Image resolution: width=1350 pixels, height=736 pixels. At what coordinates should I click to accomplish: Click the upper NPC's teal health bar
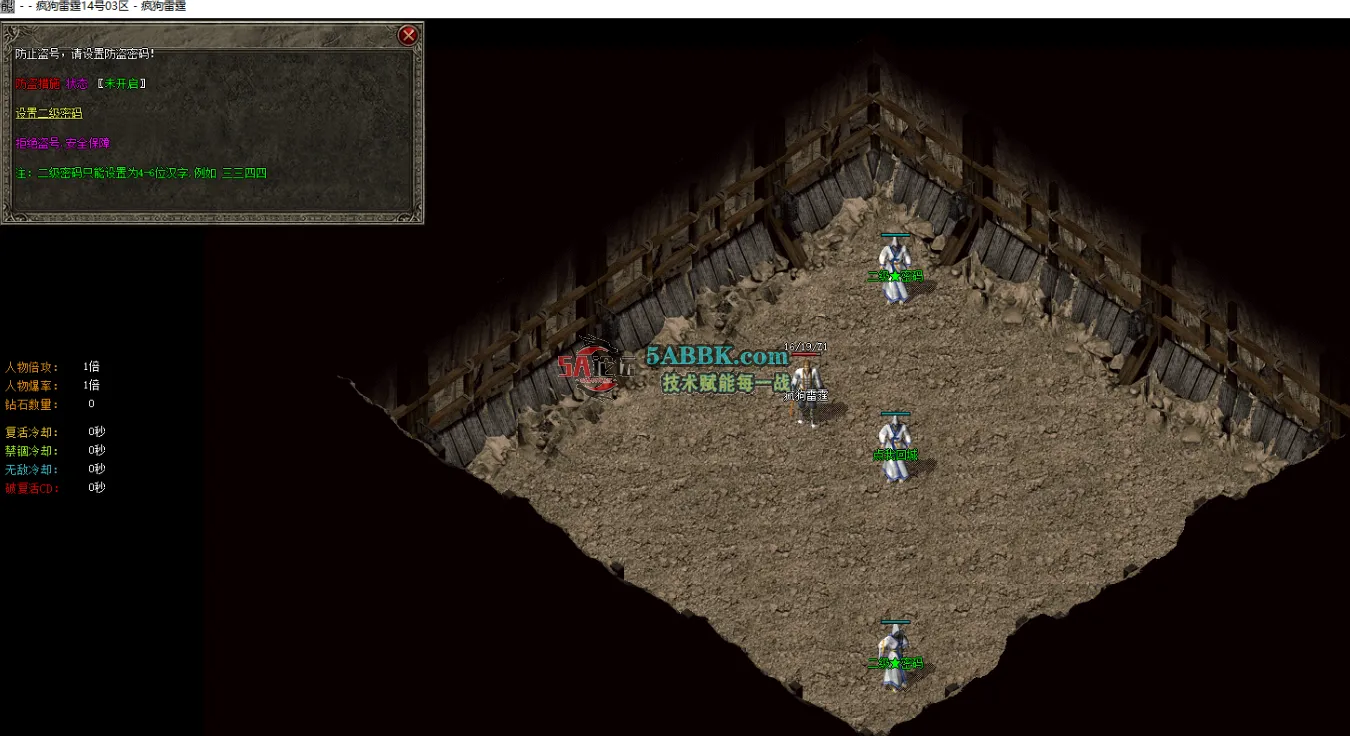click(895, 232)
